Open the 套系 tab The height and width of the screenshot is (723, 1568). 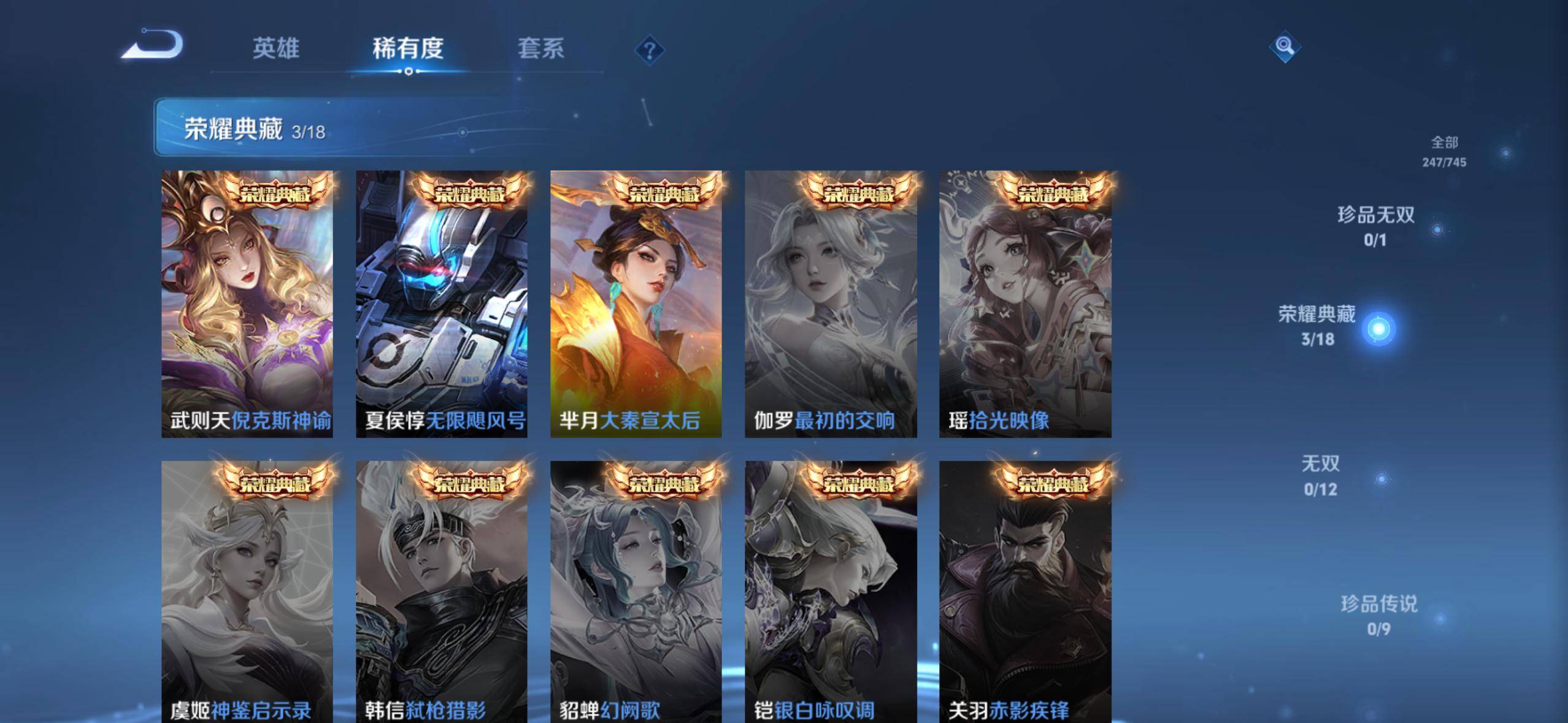[540, 48]
